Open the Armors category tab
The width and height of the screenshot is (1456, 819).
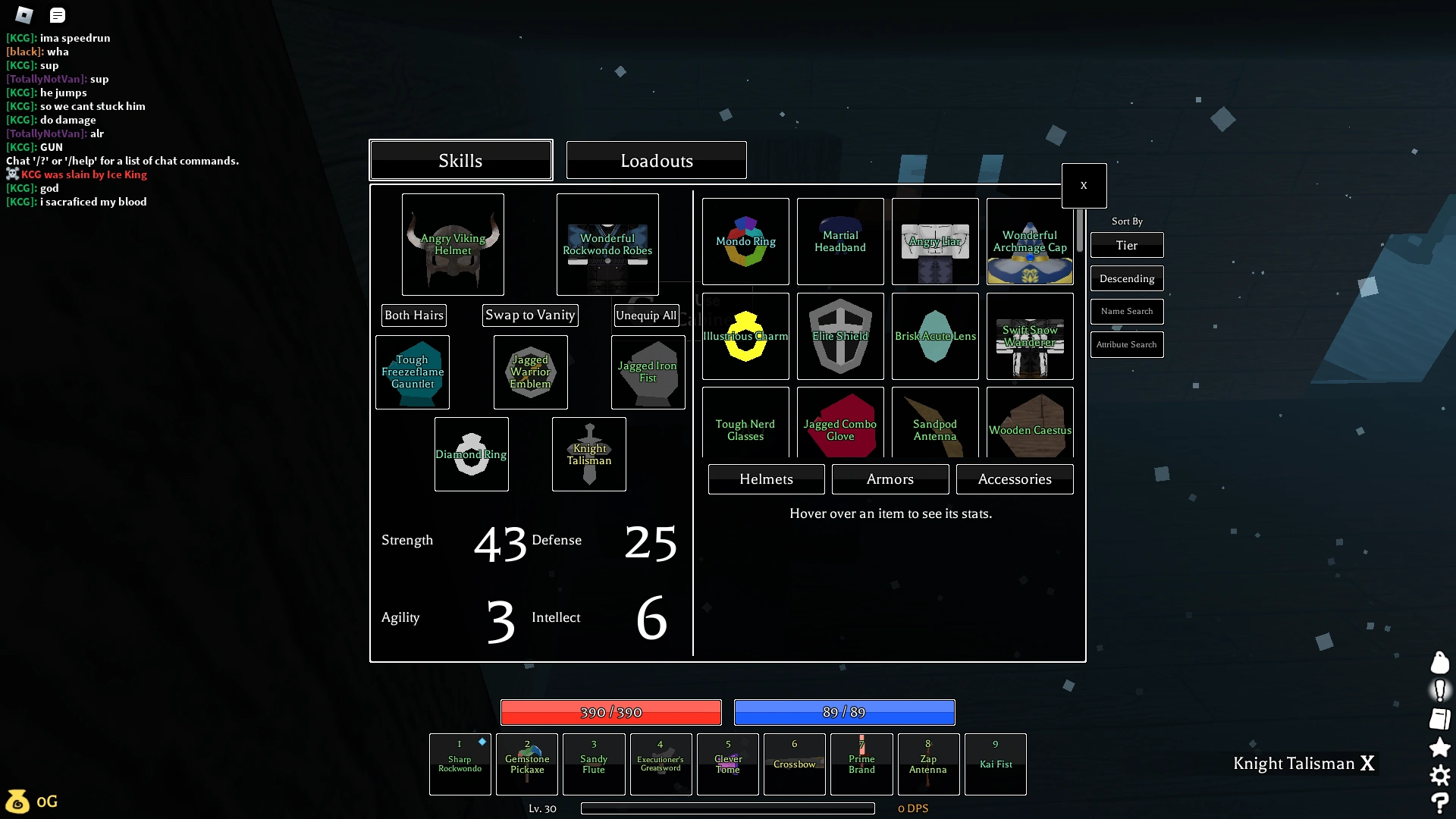(x=890, y=479)
